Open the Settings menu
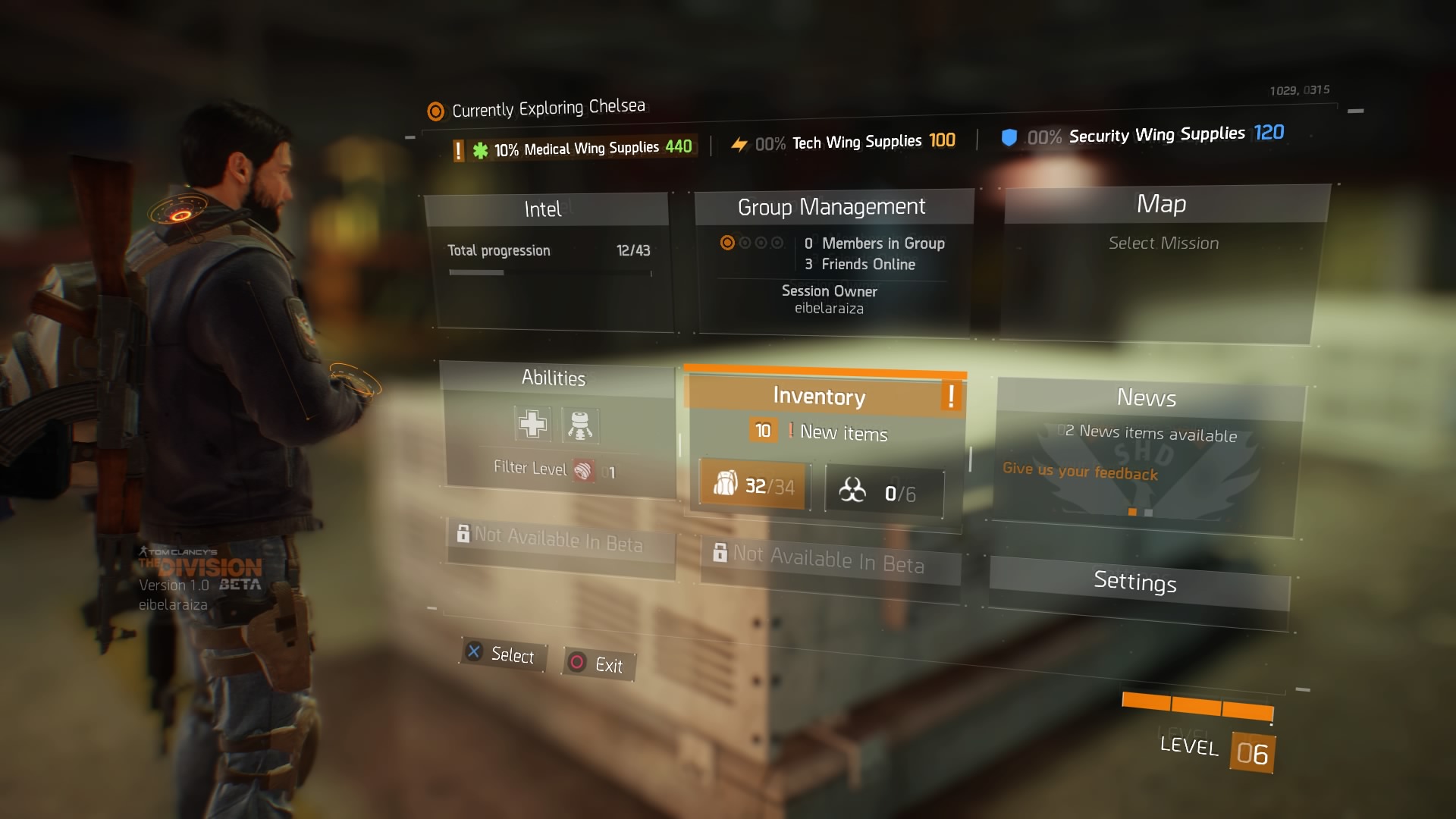This screenshot has width=1456, height=819. click(1135, 582)
